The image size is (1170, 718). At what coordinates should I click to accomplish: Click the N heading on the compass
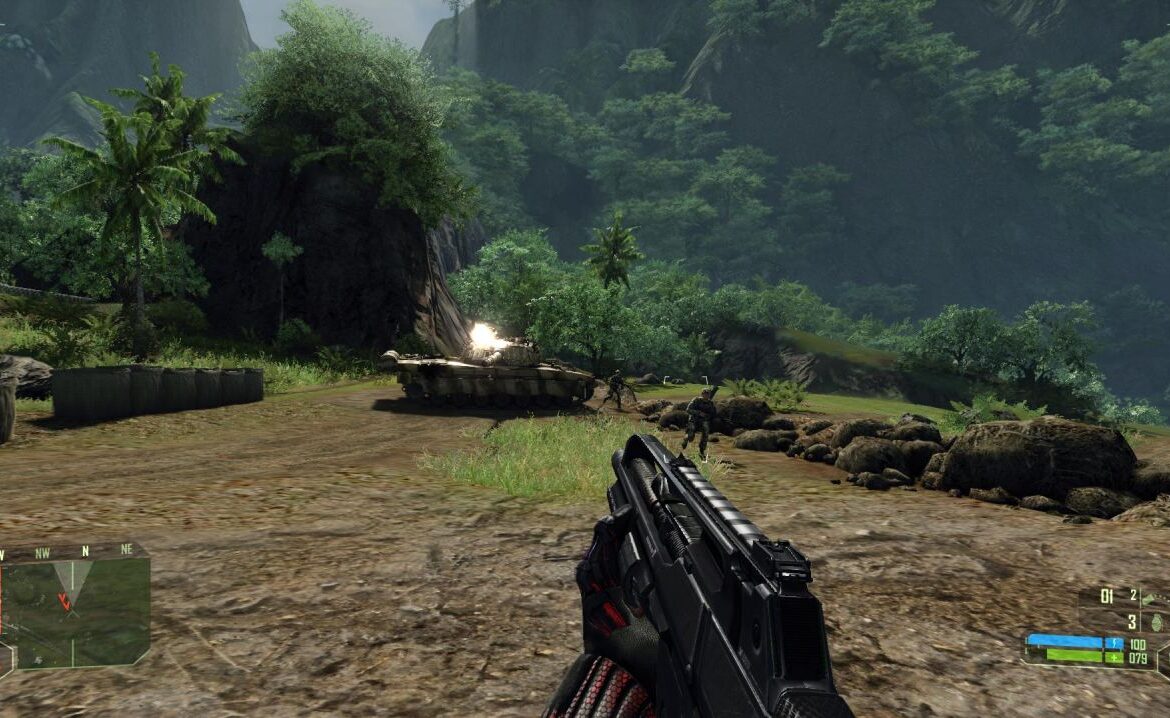point(85,551)
